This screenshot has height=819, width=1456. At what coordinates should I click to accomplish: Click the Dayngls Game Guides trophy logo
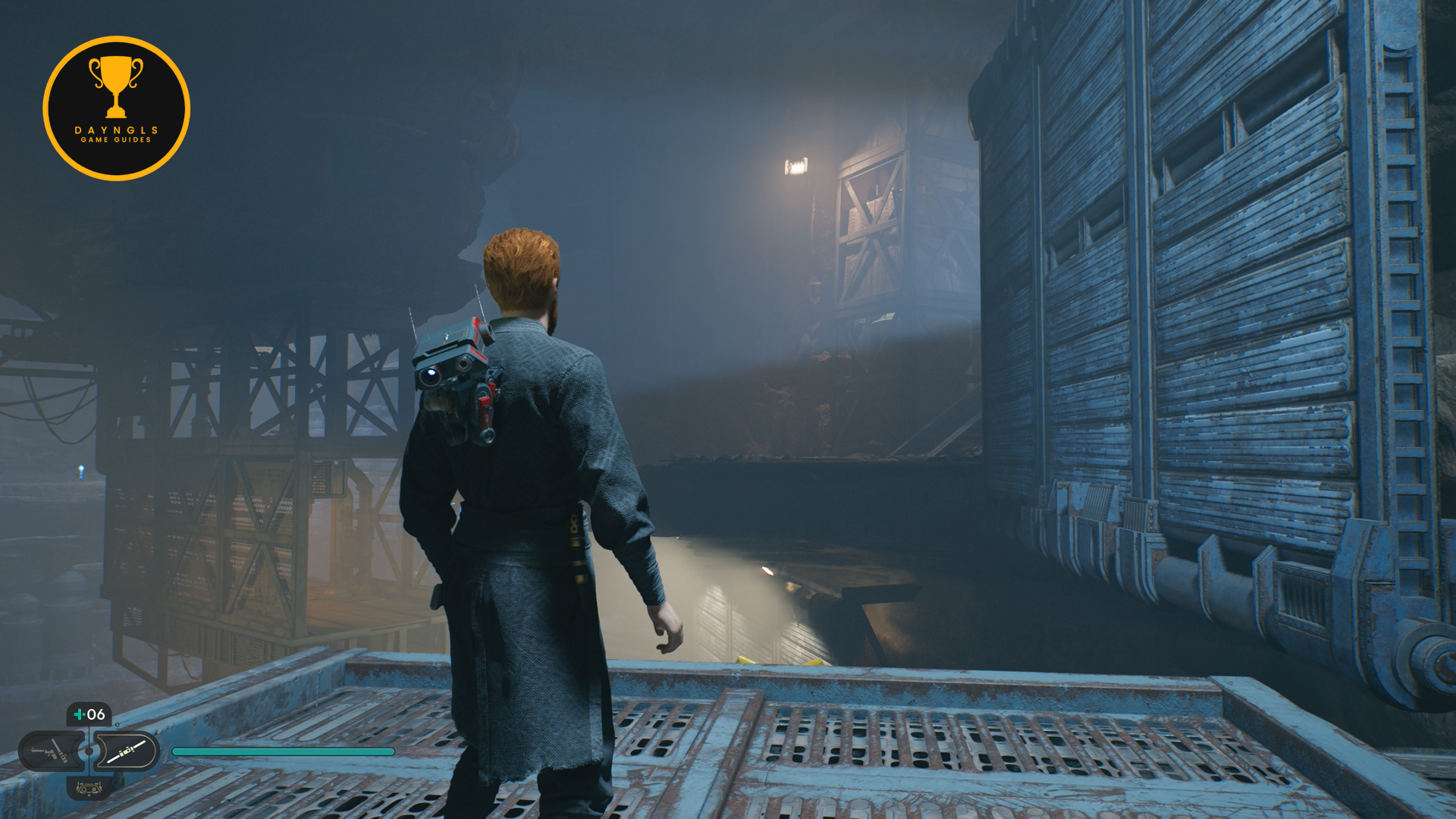[x=116, y=108]
